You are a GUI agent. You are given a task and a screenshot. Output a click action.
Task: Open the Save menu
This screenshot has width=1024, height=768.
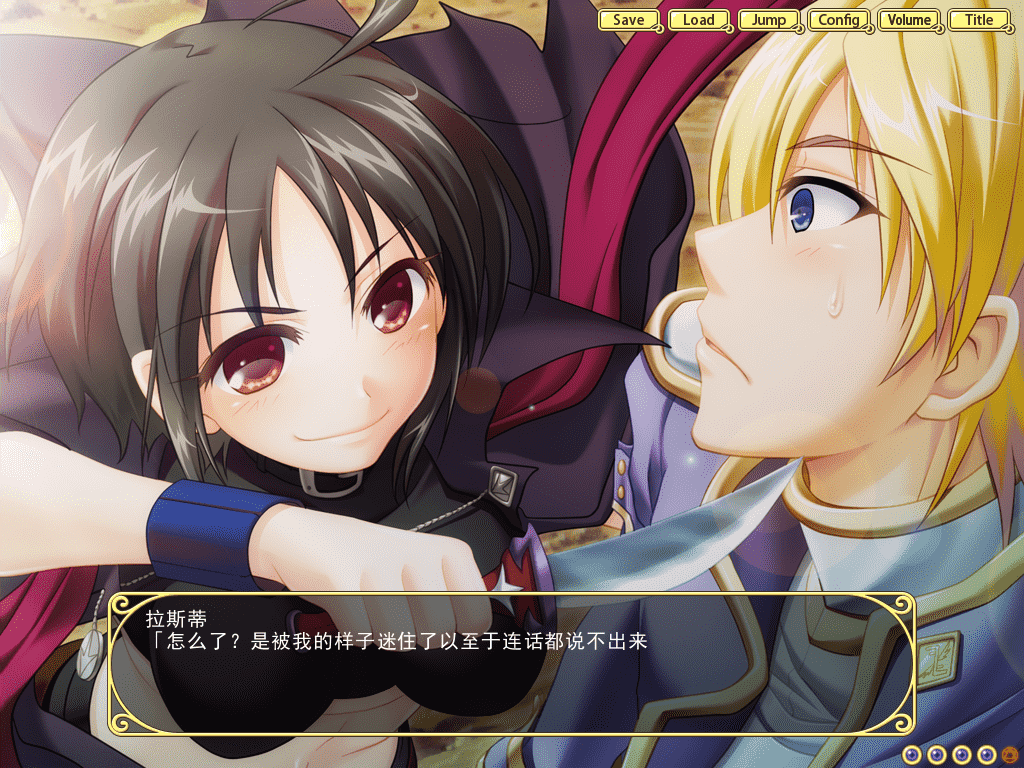tap(629, 20)
